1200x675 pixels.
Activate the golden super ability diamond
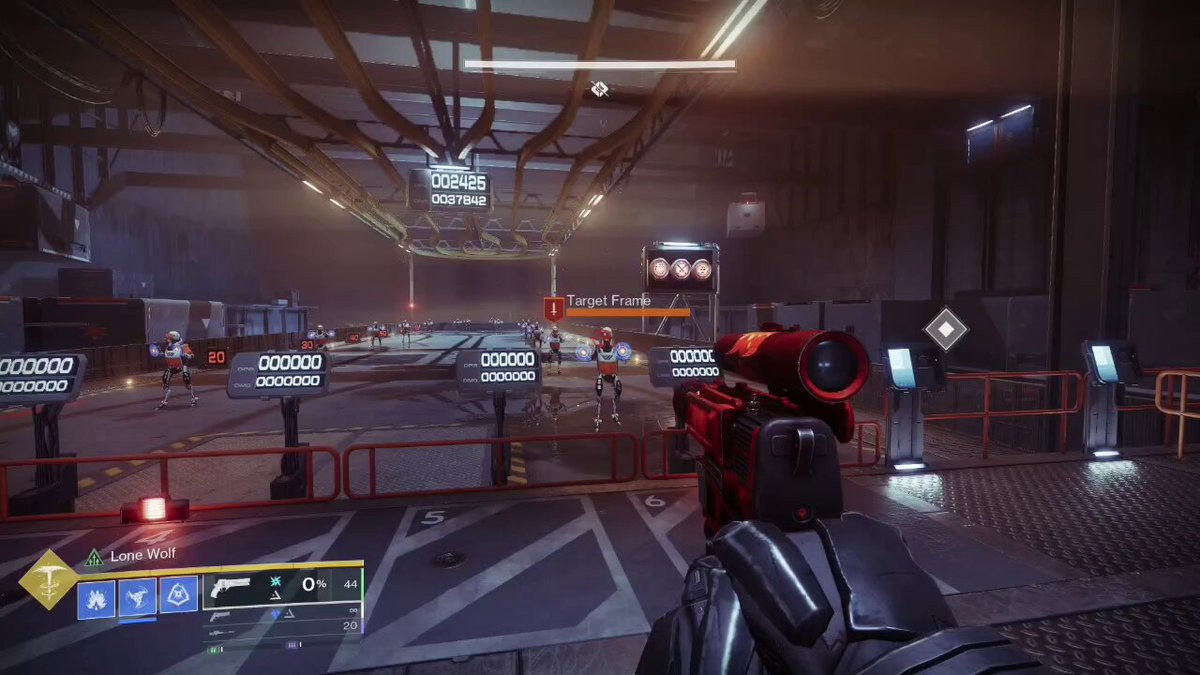tap(48, 579)
